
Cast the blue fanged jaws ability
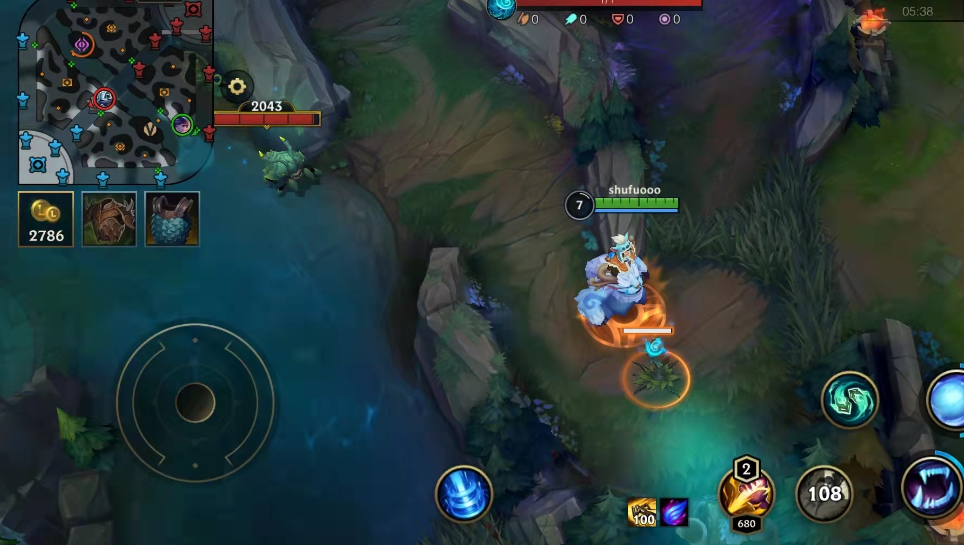coord(932,487)
